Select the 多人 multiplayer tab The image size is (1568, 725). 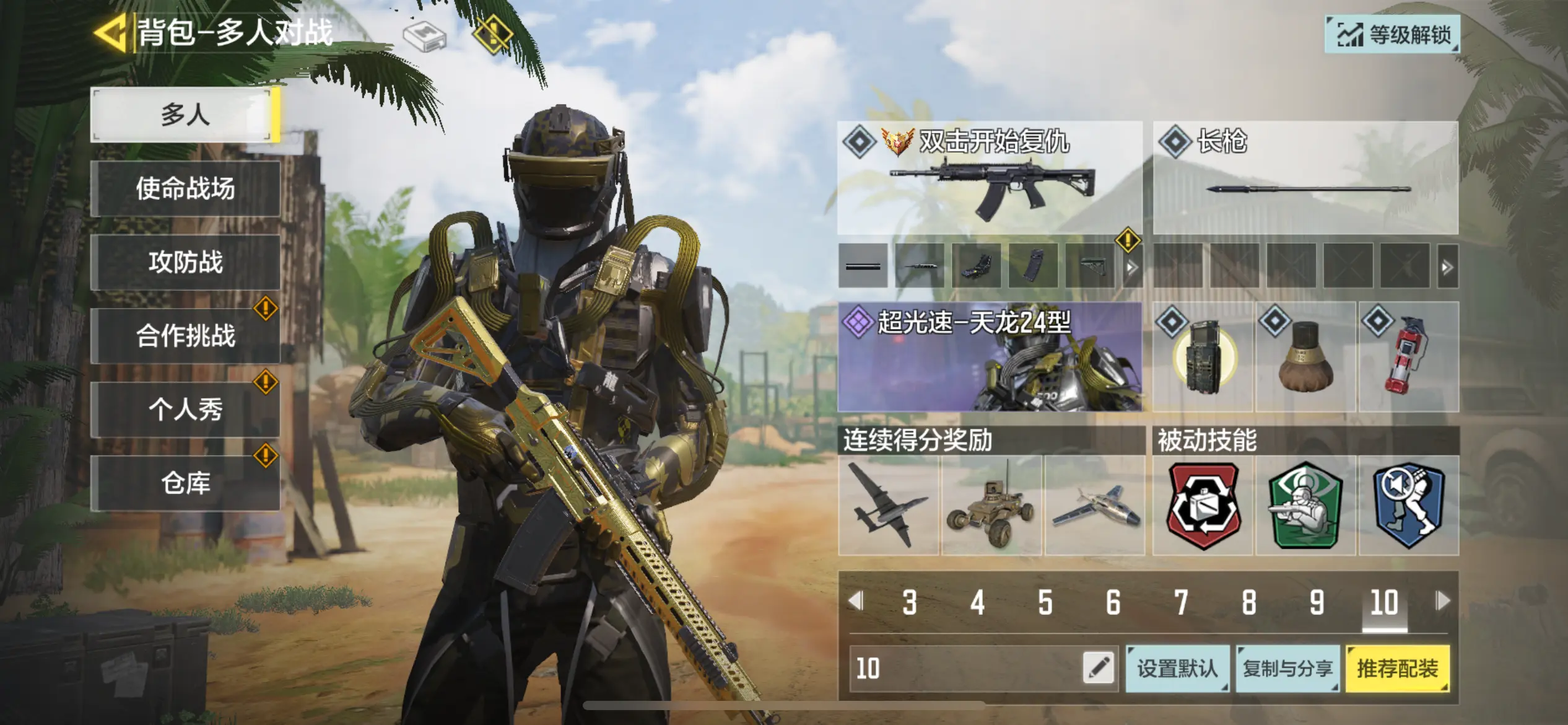(185, 115)
